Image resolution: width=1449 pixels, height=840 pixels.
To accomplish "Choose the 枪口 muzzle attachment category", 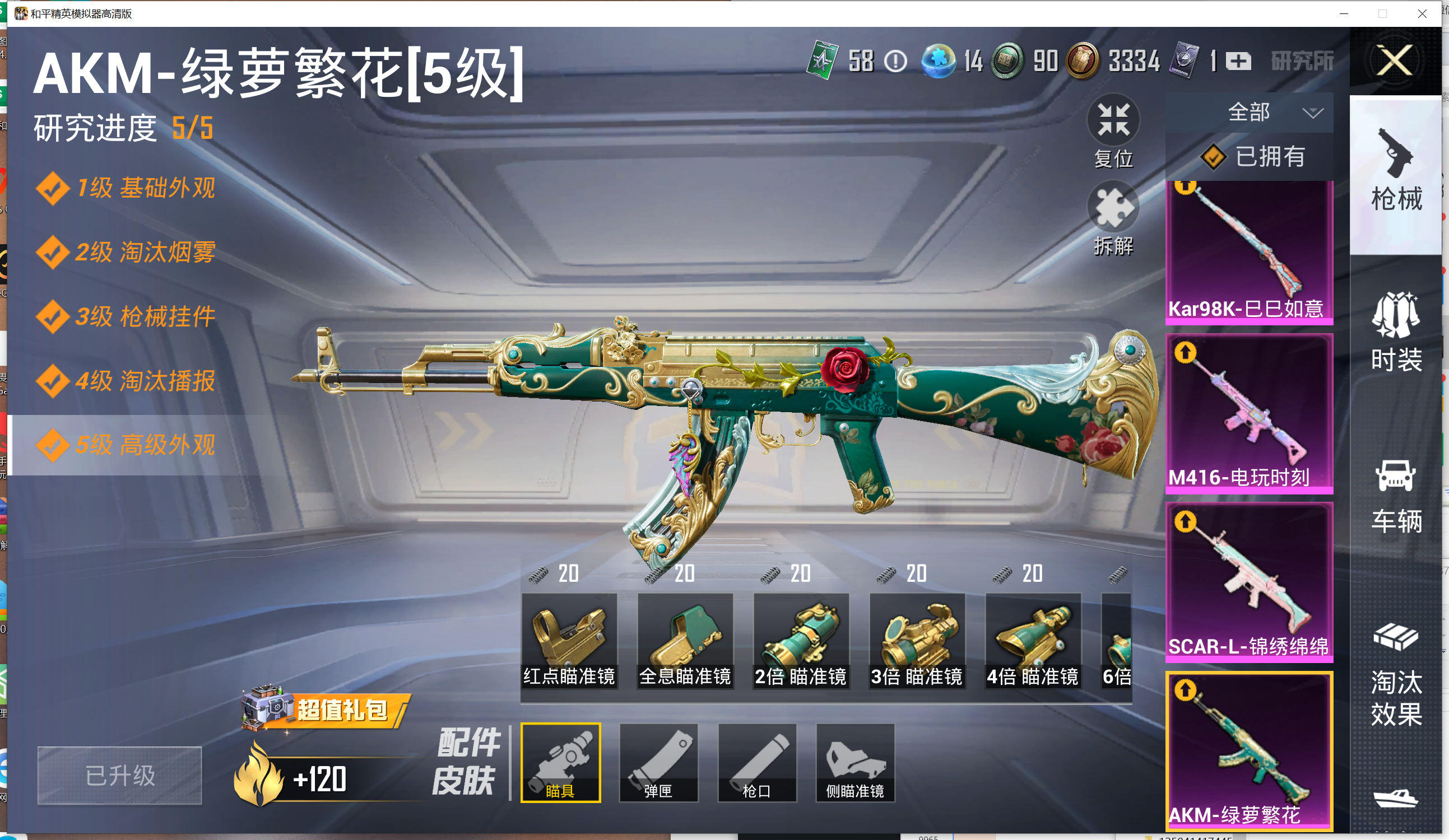I will pos(756,762).
